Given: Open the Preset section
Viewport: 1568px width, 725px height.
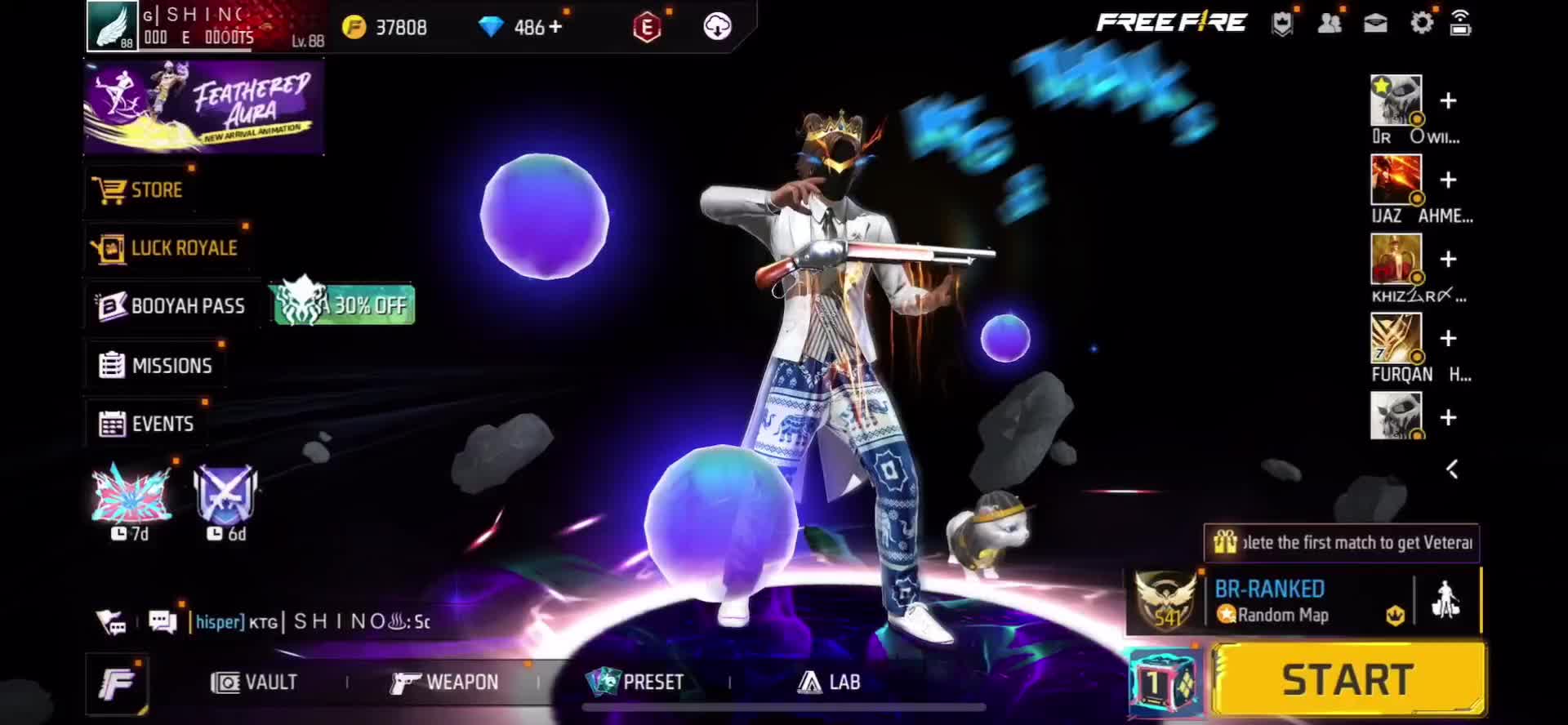Looking at the screenshot, I should (x=635, y=682).
